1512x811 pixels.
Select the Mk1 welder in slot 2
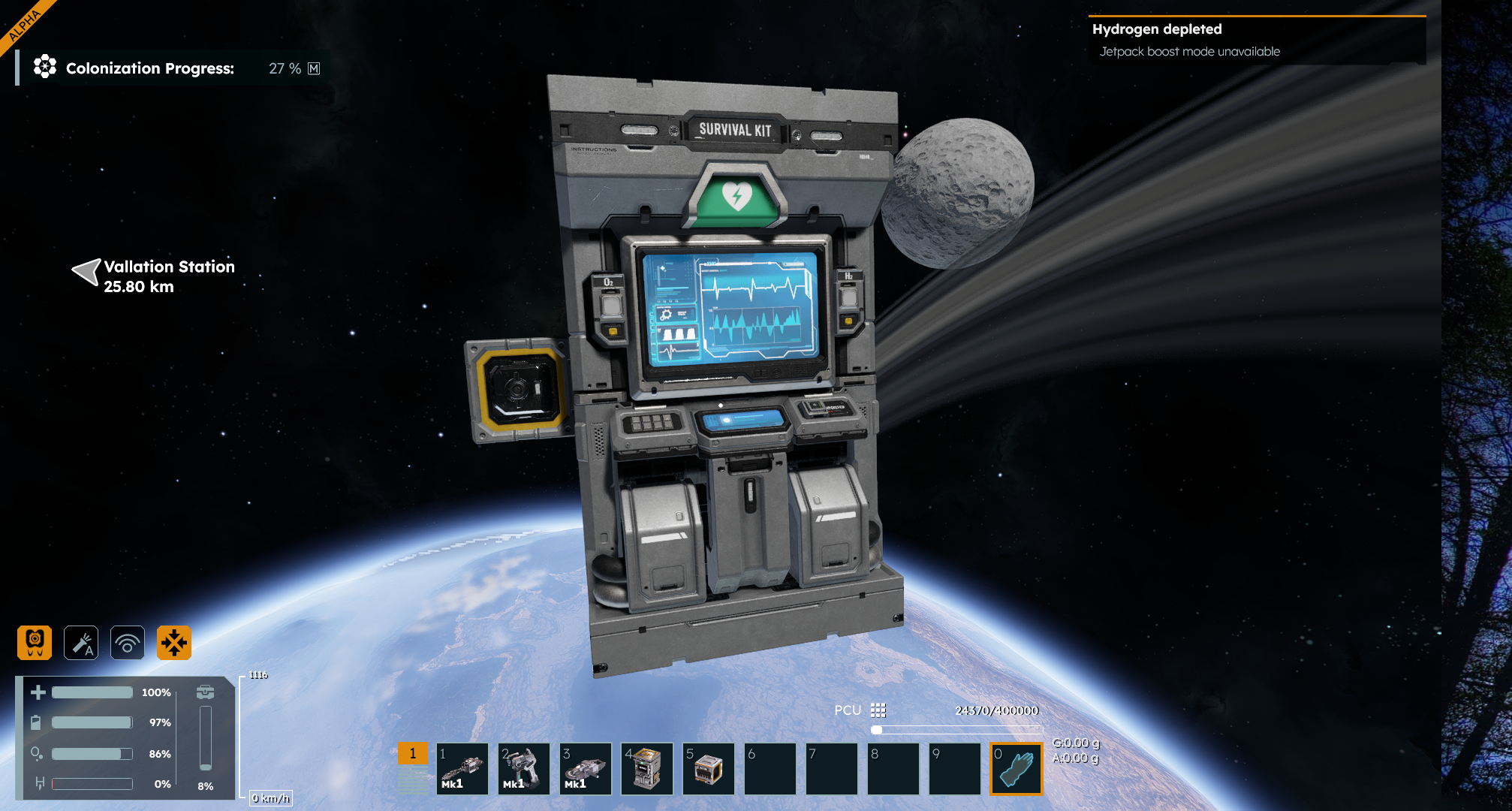pos(524,769)
